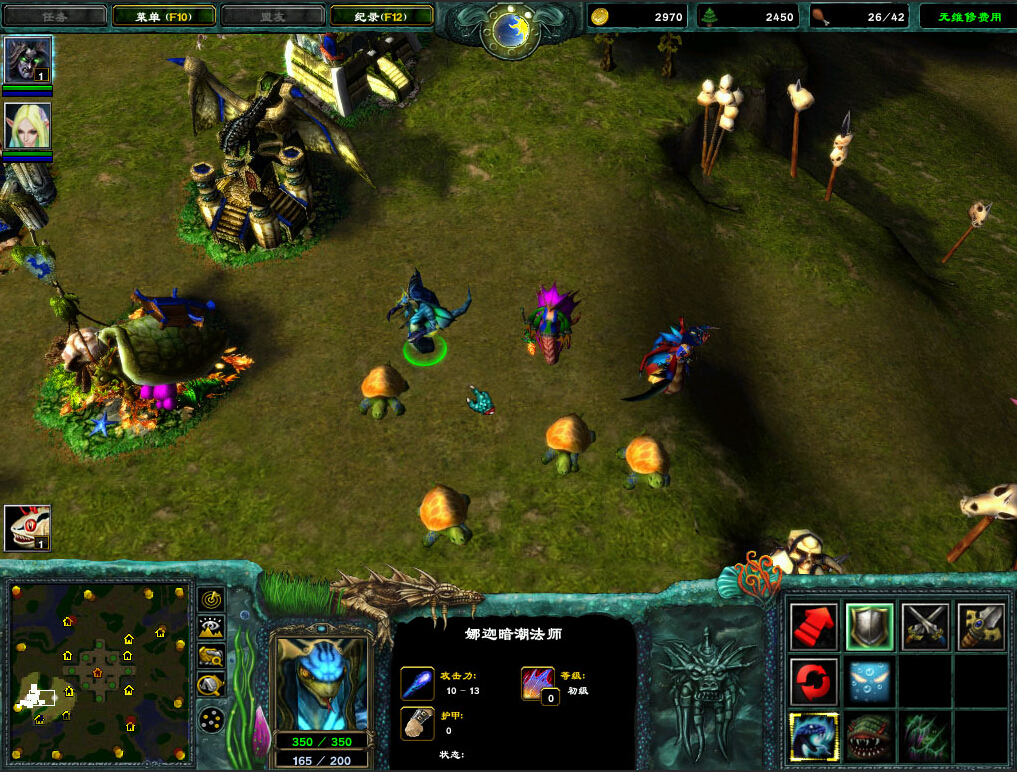The image size is (1017, 772).
Task: Open the 任务 quests button
Action: [x=54, y=16]
